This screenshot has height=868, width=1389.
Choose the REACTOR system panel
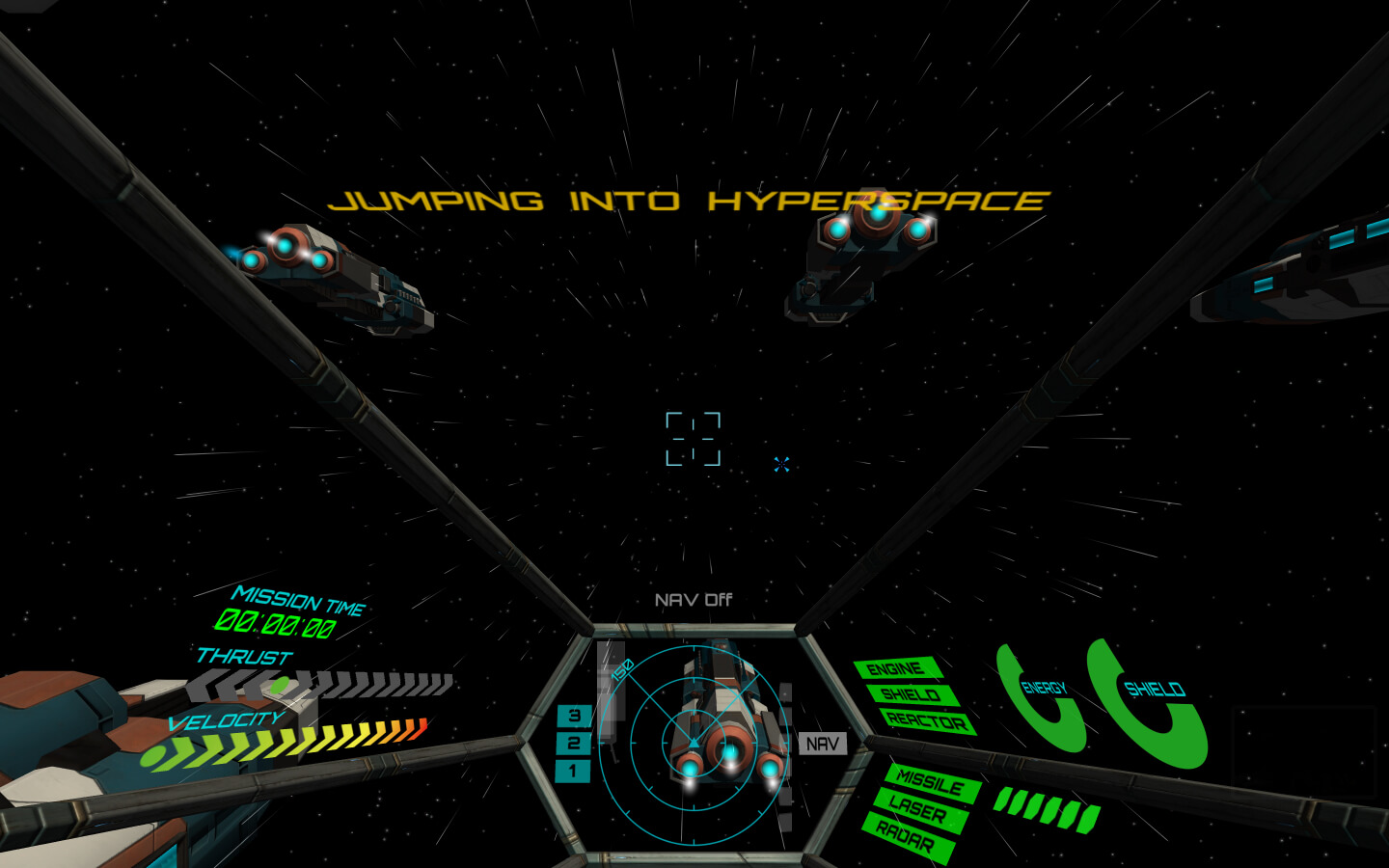pos(926,720)
